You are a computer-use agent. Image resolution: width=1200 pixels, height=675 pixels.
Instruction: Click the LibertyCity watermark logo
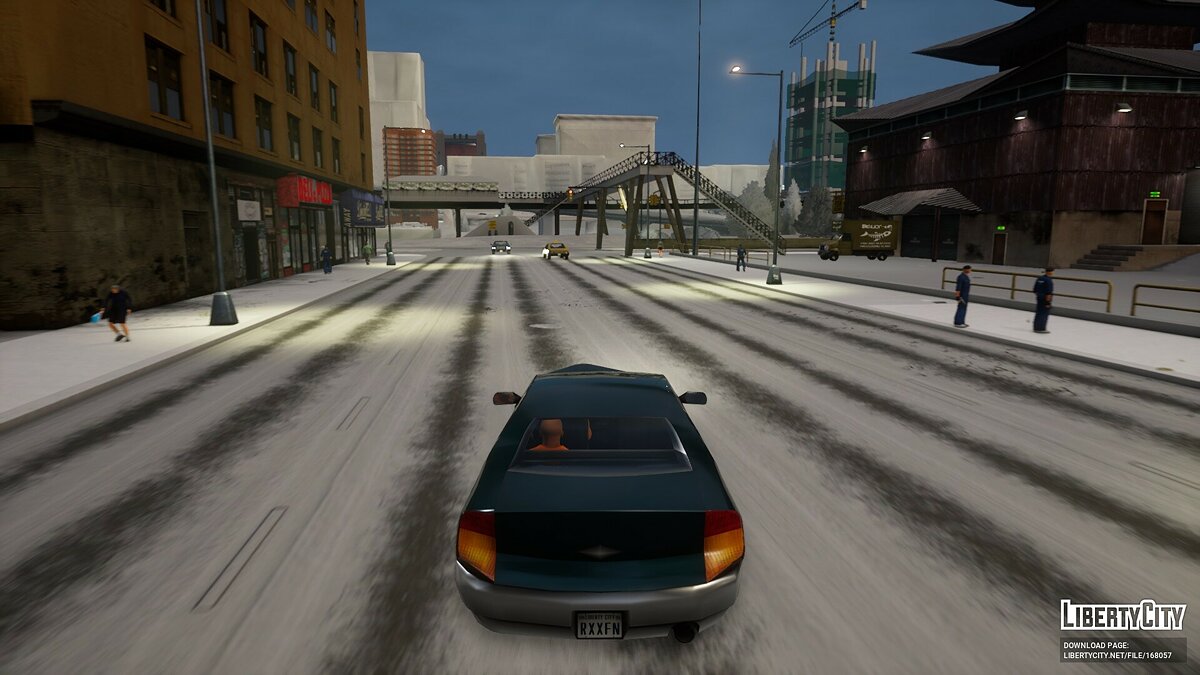[1123, 615]
